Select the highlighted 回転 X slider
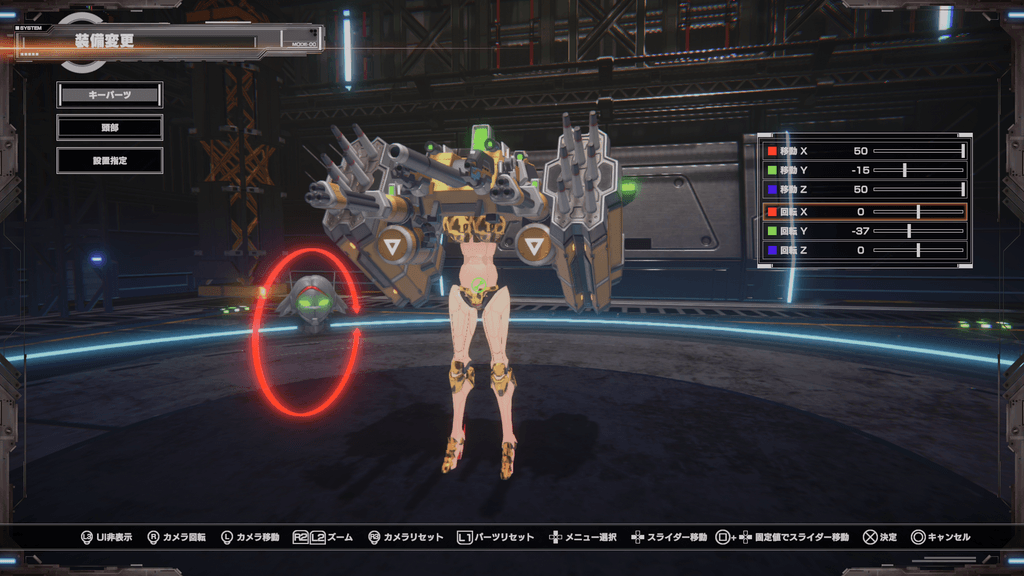This screenshot has height=576, width=1024. [918, 212]
